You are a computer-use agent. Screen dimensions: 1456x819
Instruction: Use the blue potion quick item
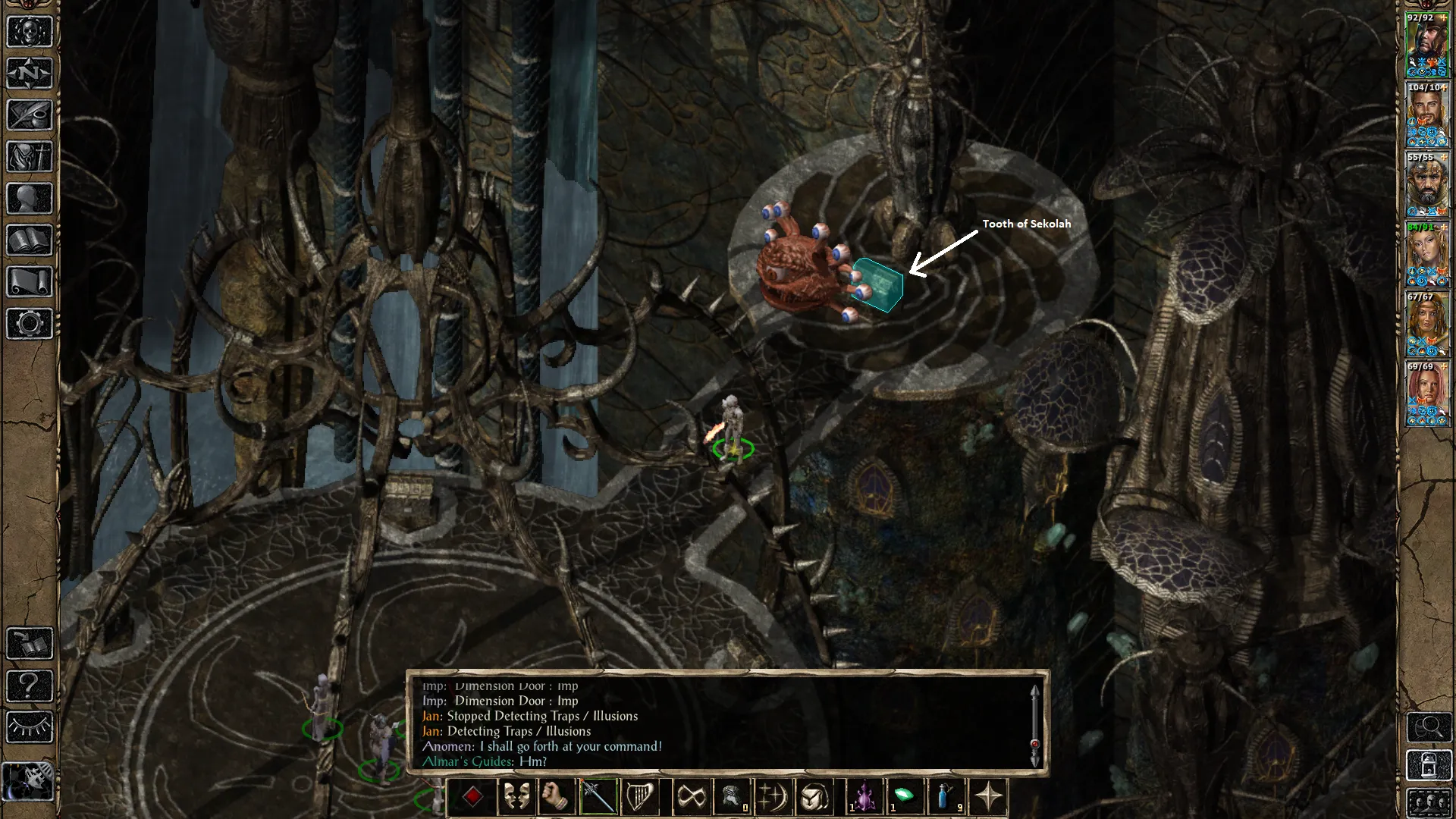(946, 797)
